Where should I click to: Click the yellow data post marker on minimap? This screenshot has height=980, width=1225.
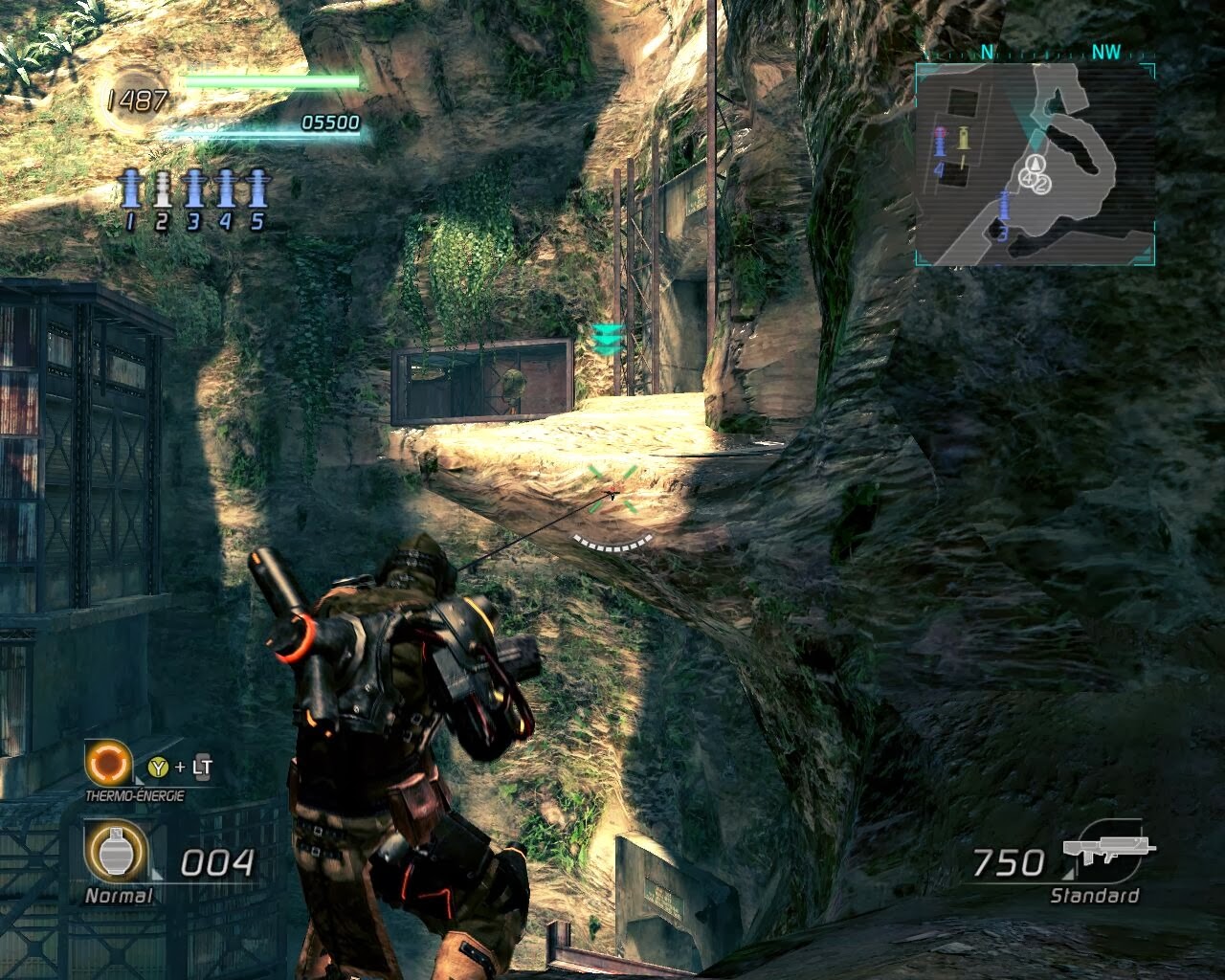pos(963,139)
